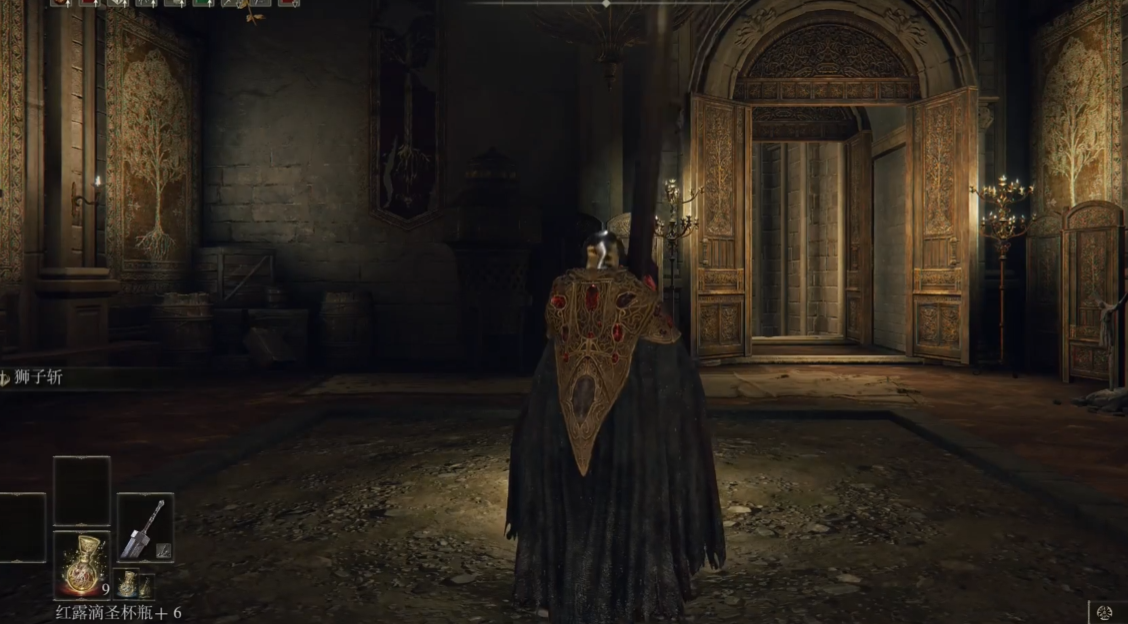
Task: Click the round rune emblem icon
Action: click(x=1105, y=612)
